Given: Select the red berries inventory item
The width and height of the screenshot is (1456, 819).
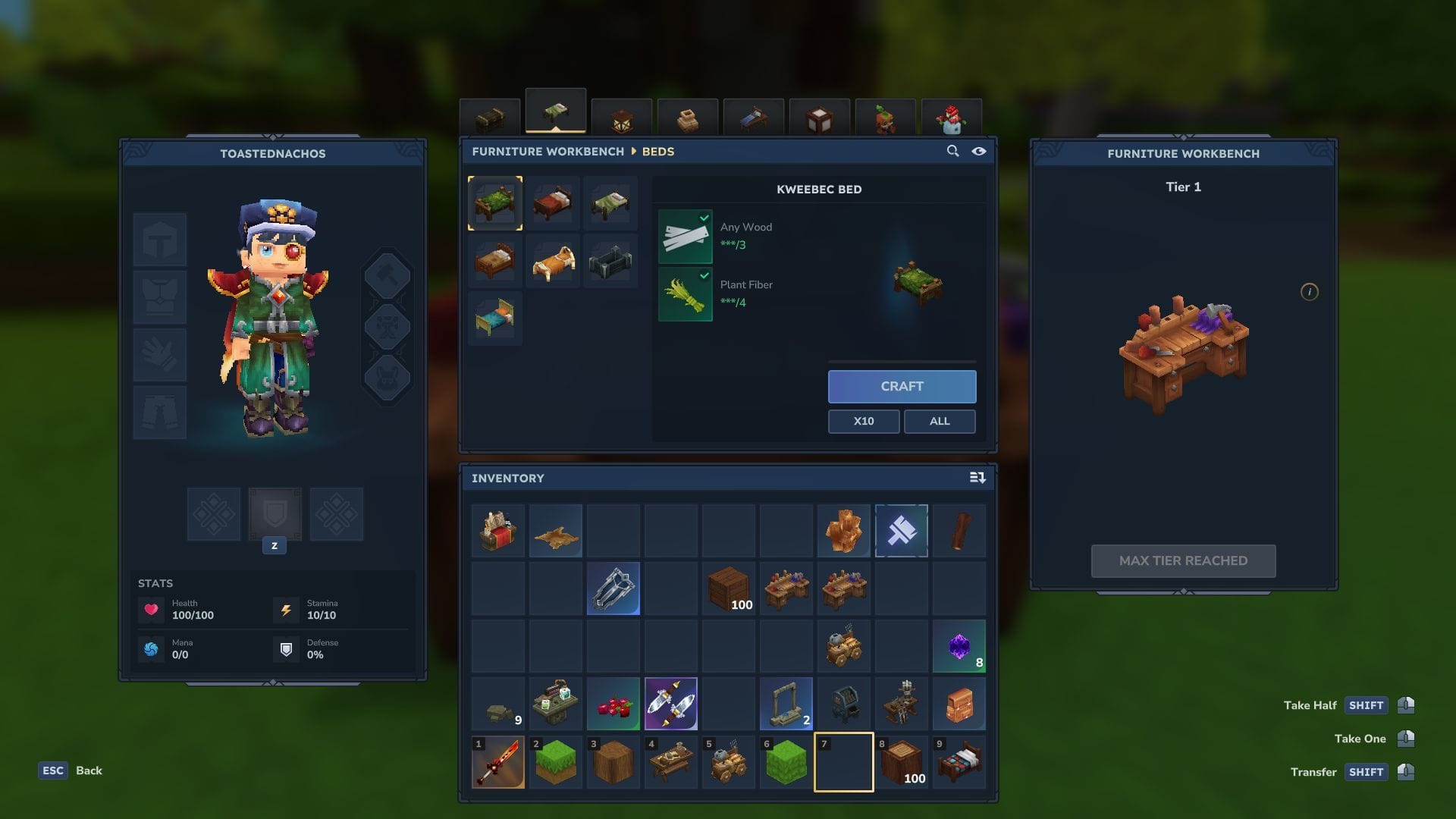Looking at the screenshot, I should pyautogui.click(x=613, y=704).
